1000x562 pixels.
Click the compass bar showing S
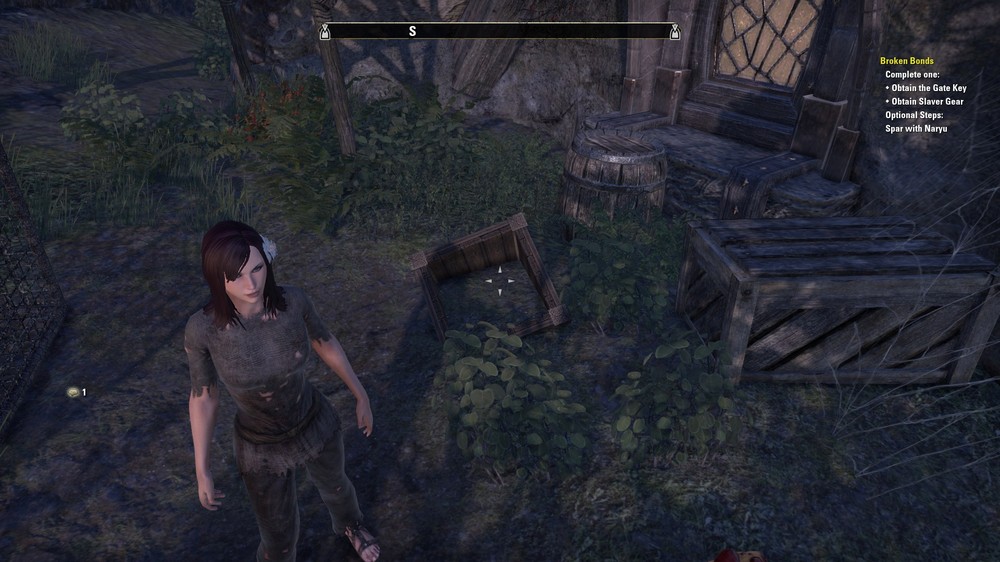click(x=499, y=32)
